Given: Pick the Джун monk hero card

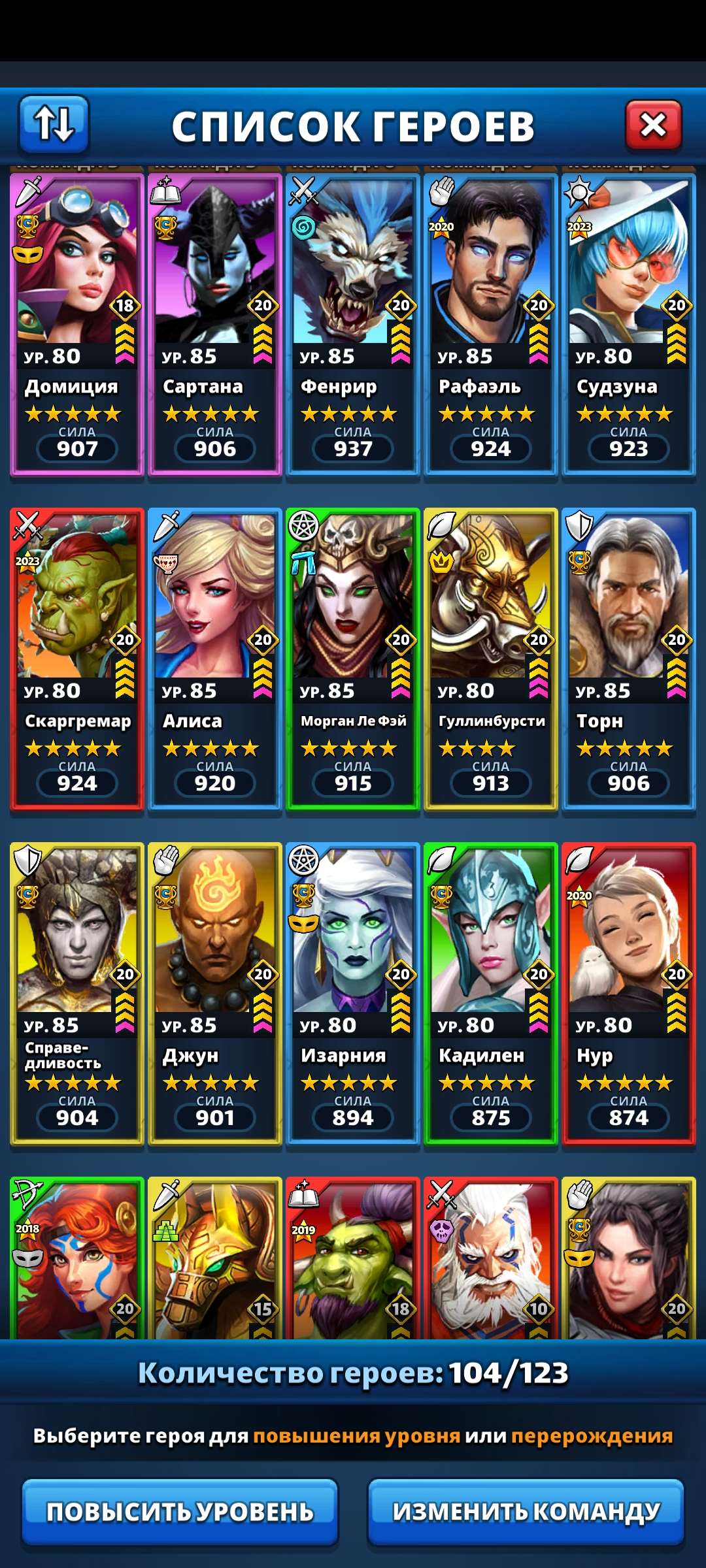Looking at the screenshot, I should tap(215, 993).
